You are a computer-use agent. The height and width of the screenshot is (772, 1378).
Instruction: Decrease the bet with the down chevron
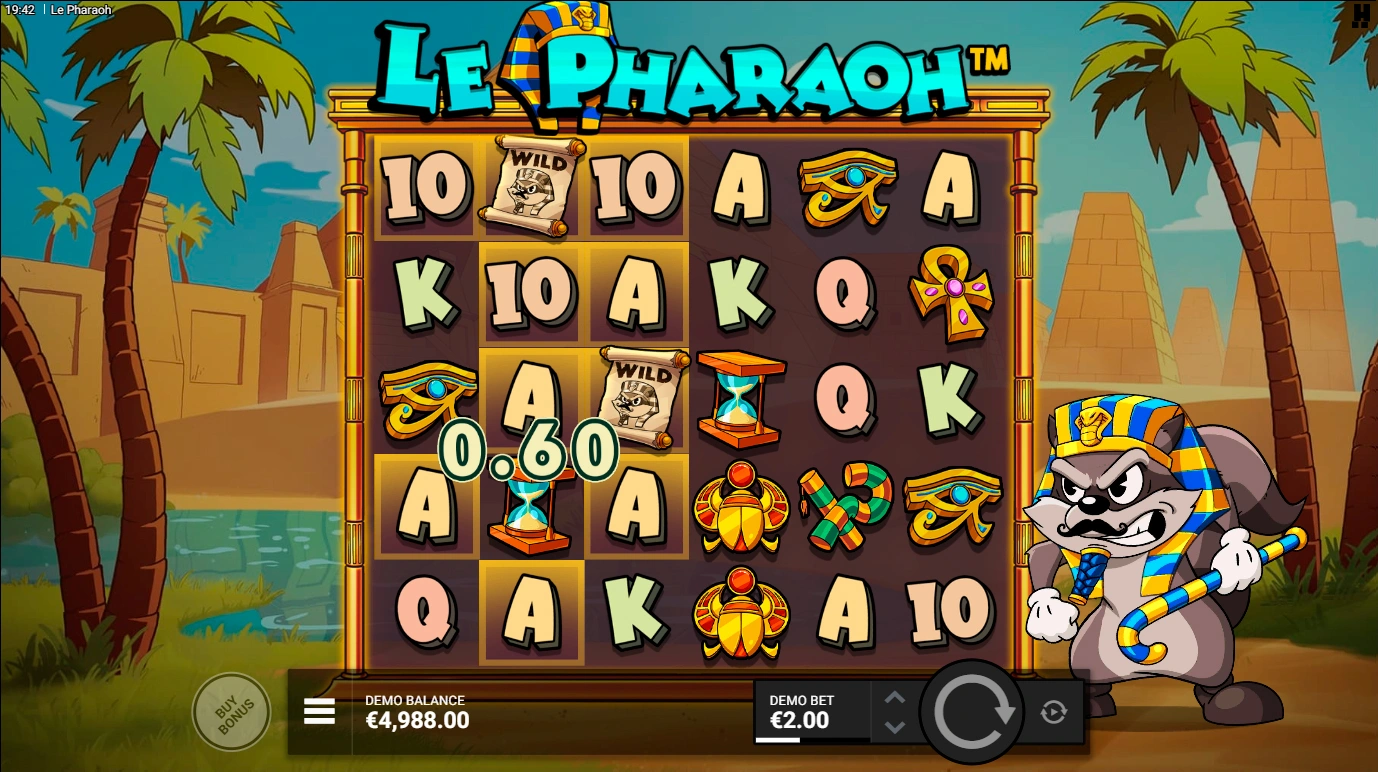[894, 727]
